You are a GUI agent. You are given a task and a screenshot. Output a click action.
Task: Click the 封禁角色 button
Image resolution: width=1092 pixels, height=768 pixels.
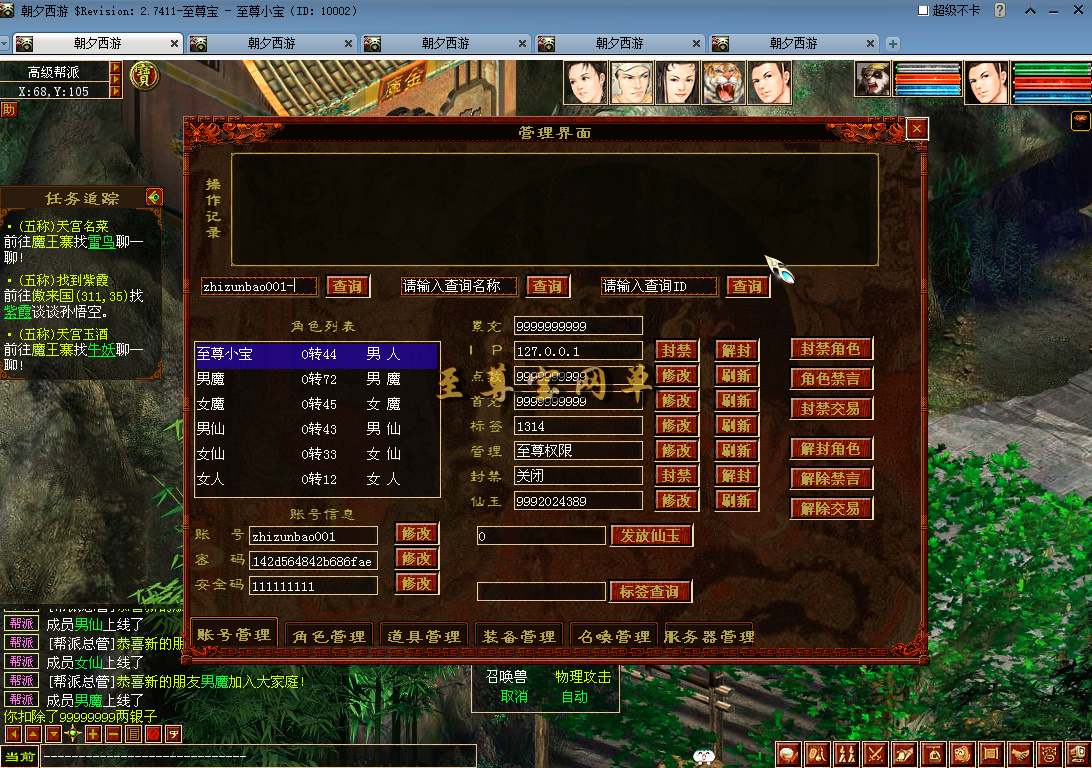click(x=831, y=349)
